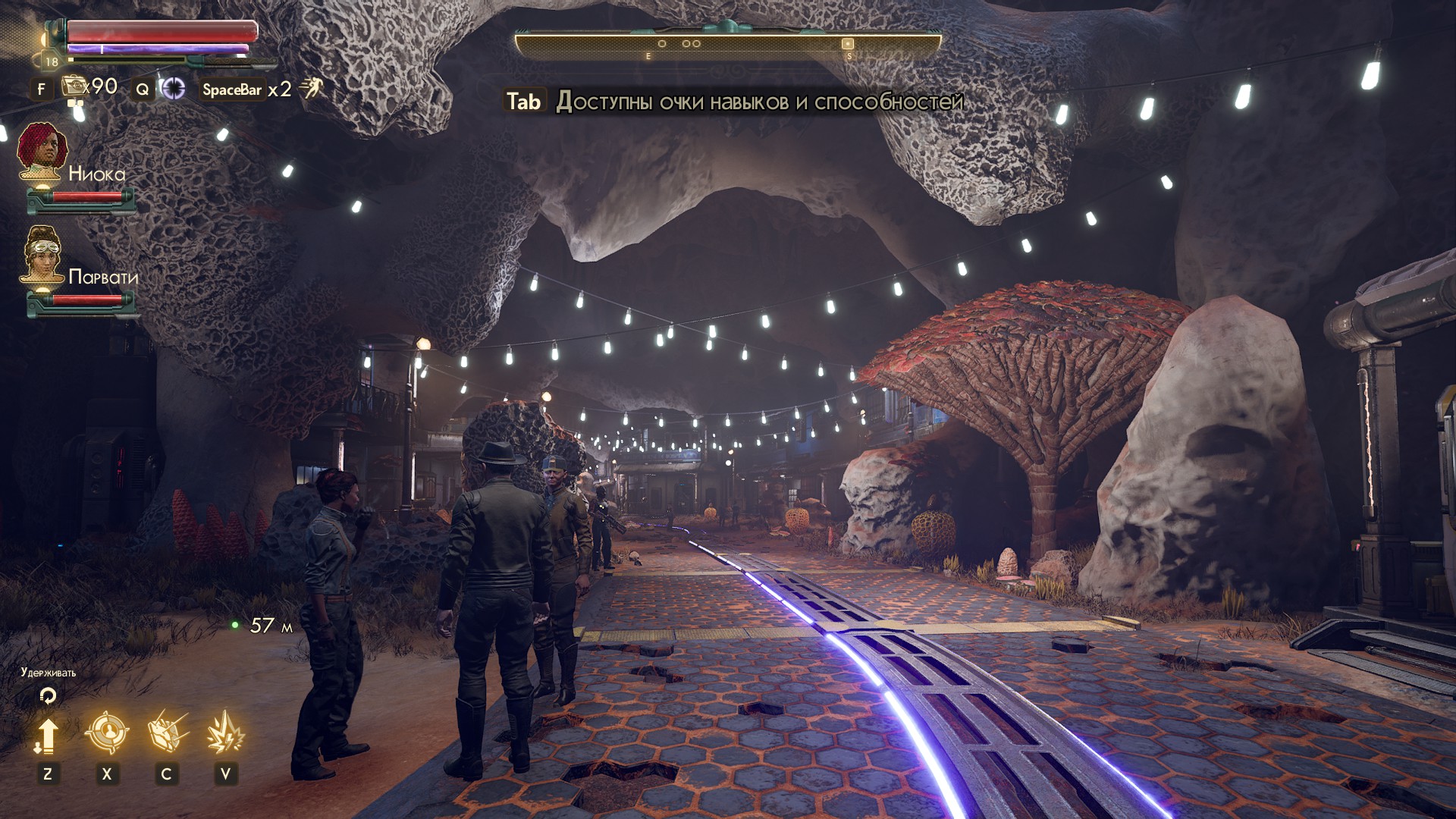This screenshot has width=1456, height=819.
Task: Use the pierced shield companion ability
Action: point(167,733)
